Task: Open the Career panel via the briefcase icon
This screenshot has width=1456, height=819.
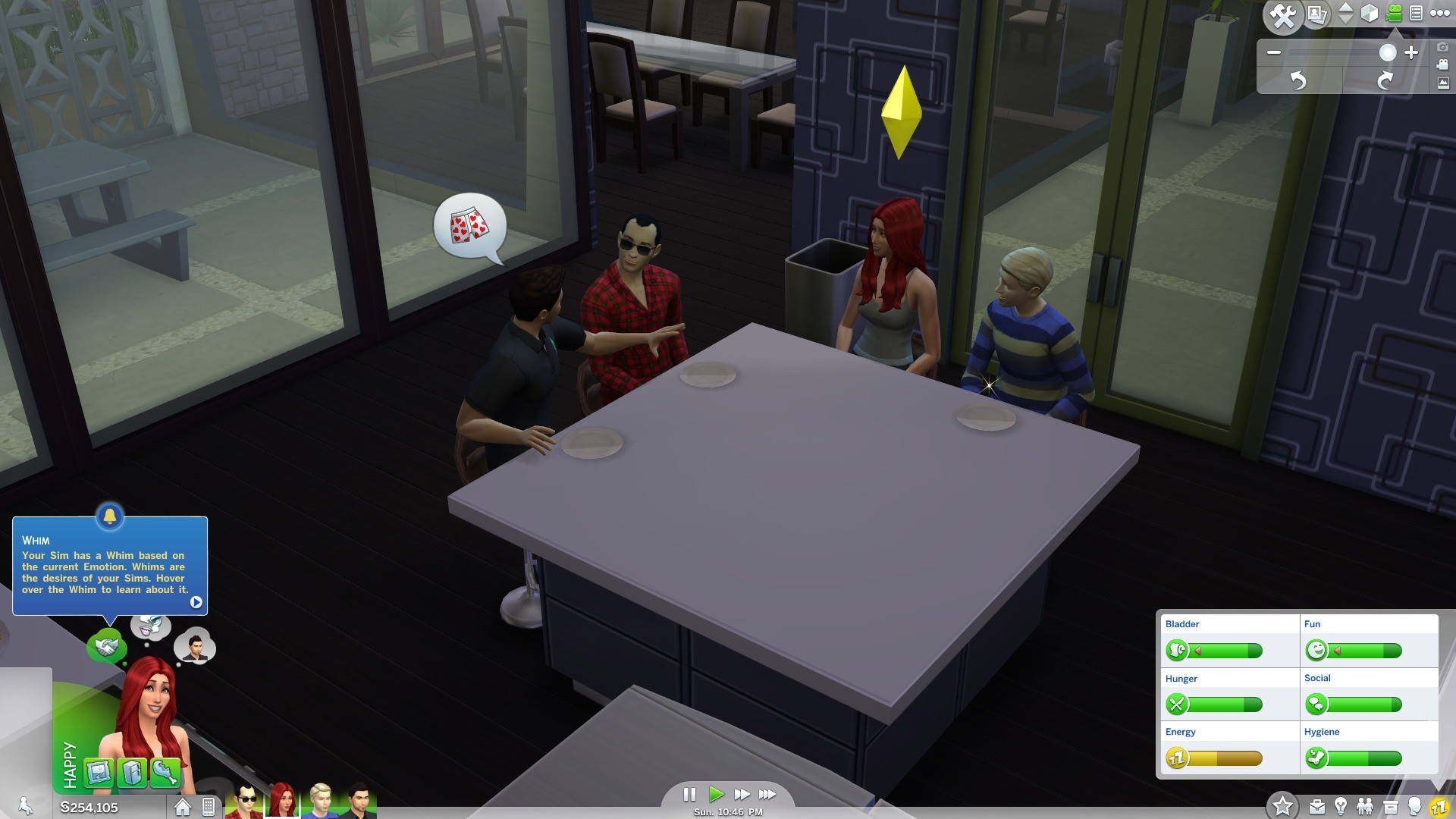Action: point(1317,807)
